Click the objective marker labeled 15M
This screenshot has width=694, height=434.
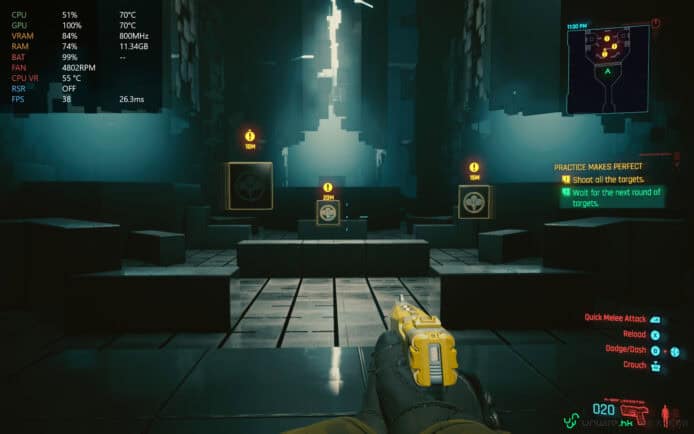[473, 168]
